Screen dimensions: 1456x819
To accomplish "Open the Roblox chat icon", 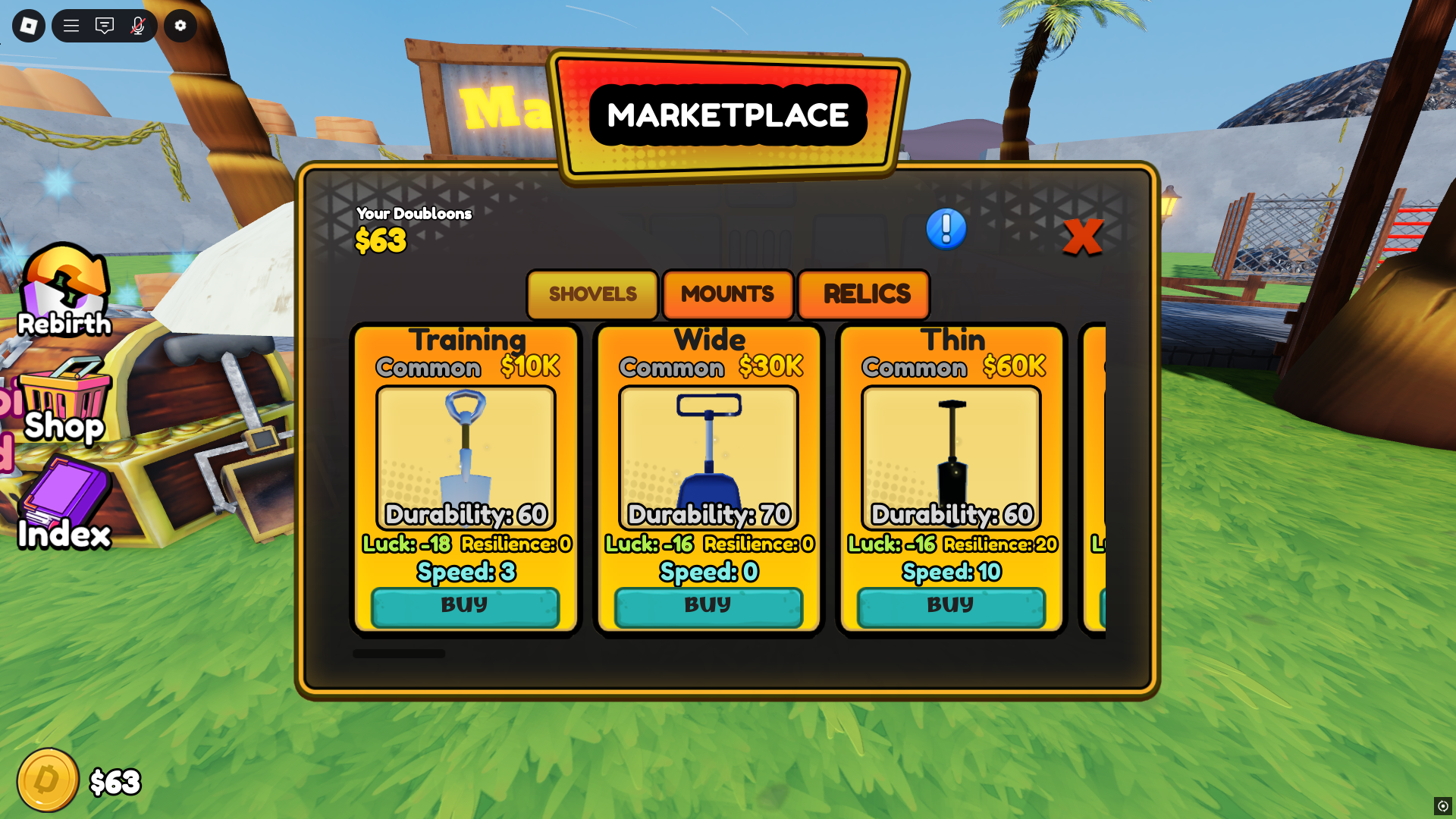I will point(105,25).
